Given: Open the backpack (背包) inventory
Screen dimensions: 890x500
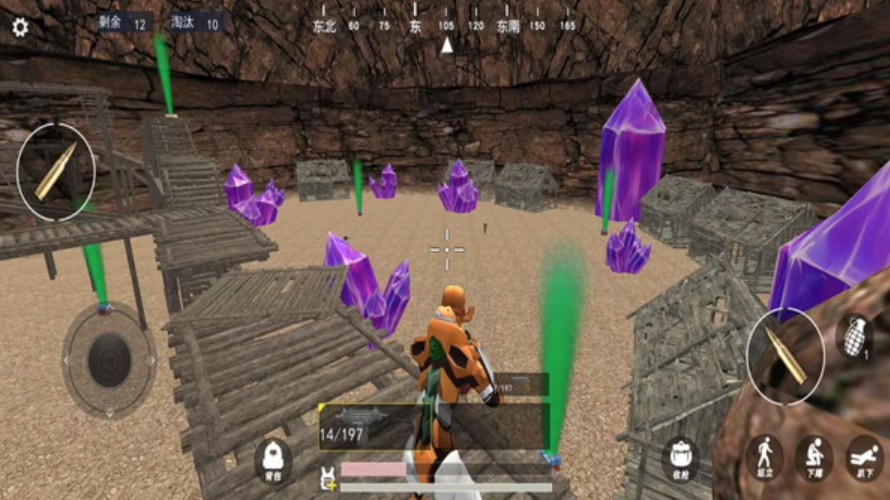Looking at the screenshot, I should [x=273, y=461].
